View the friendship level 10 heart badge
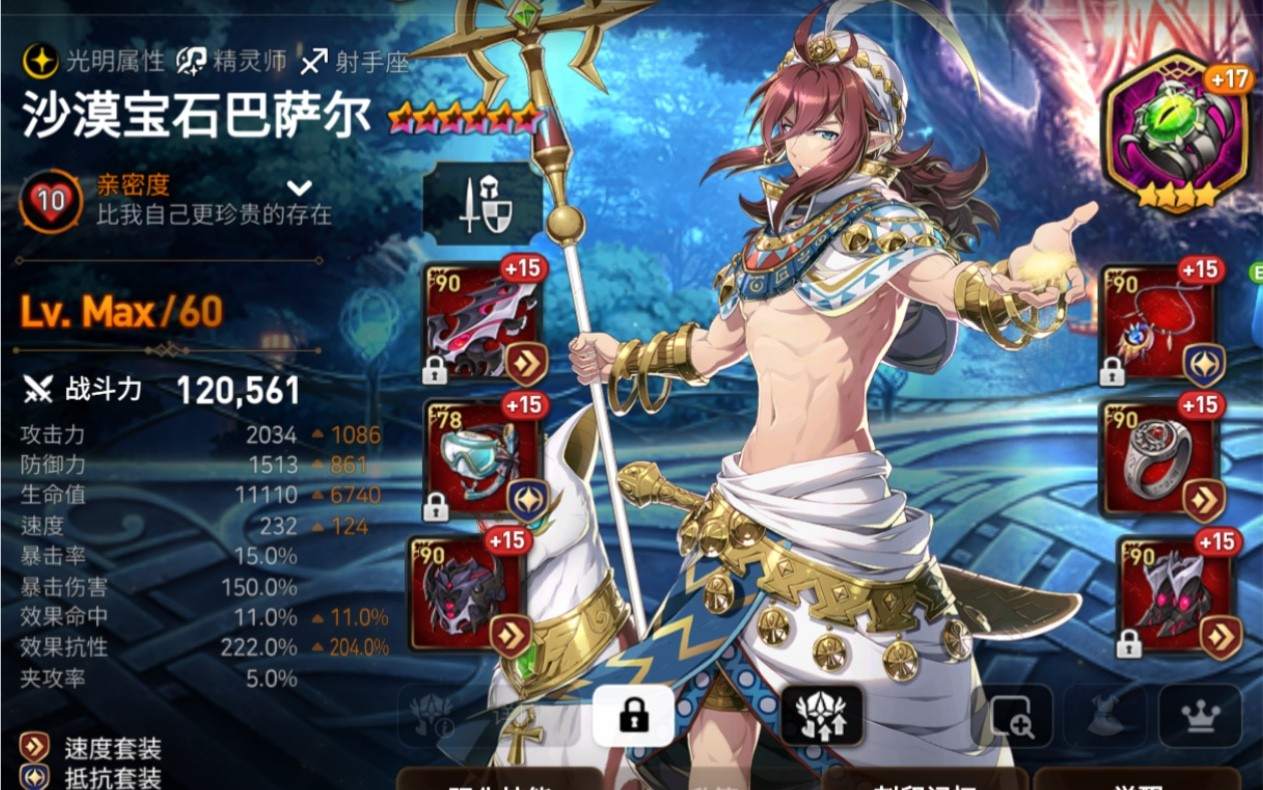This screenshot has height=790, width=1263. pos(50,200)
